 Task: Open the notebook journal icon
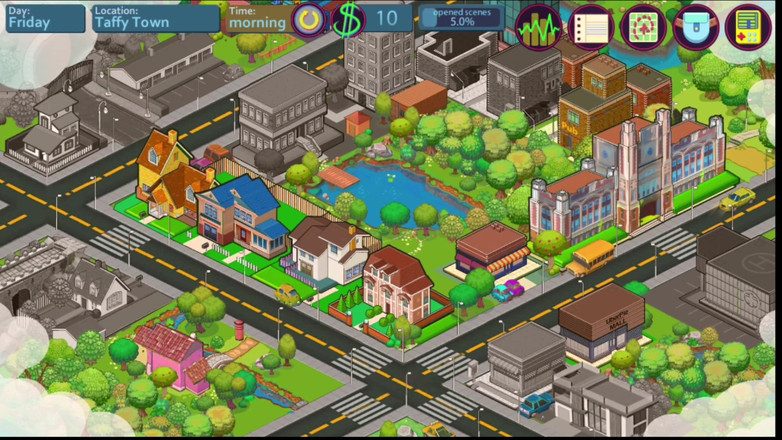[x=591, y=27]
